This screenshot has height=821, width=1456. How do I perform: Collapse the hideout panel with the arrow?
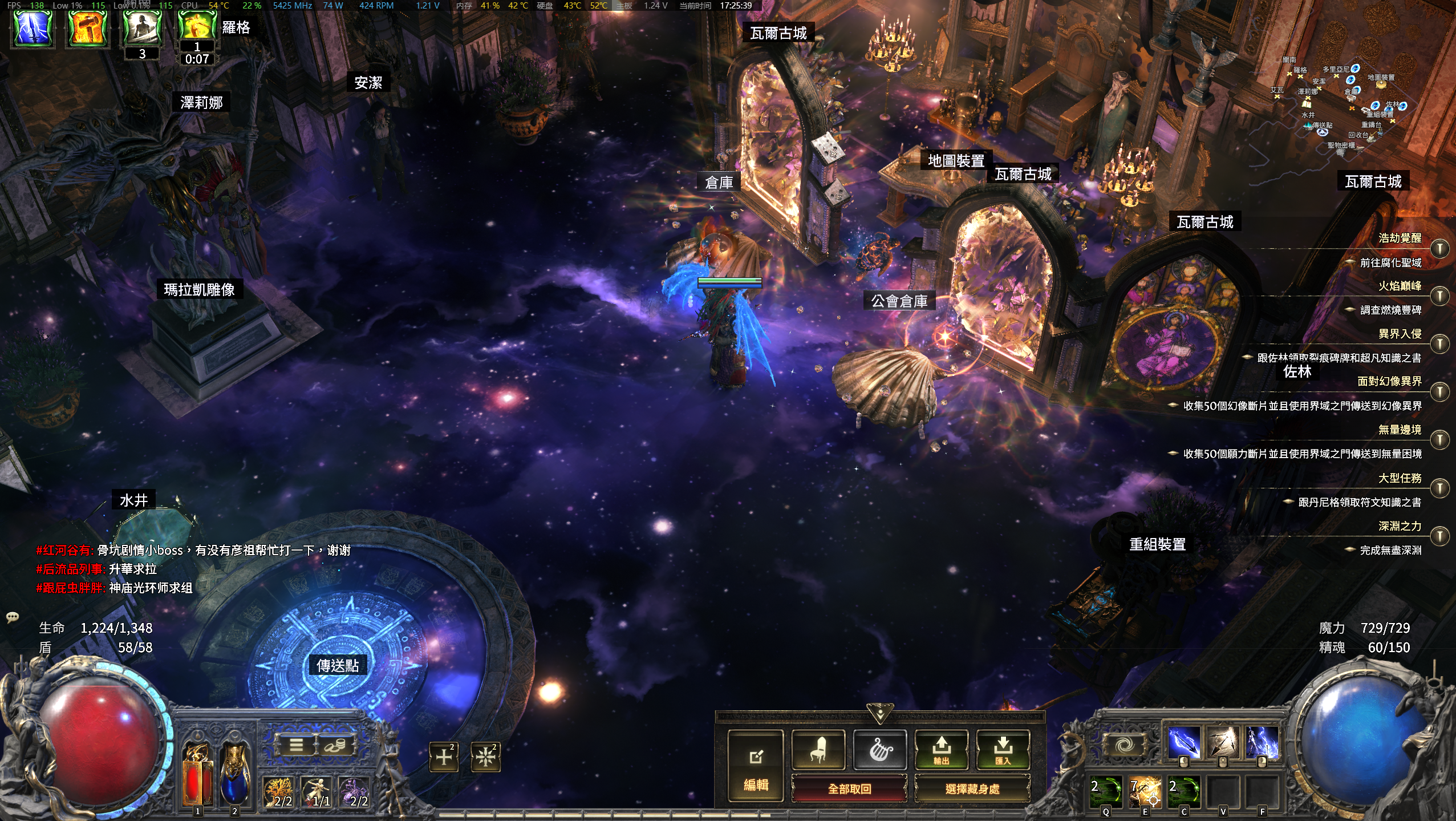tap(880, 713)
